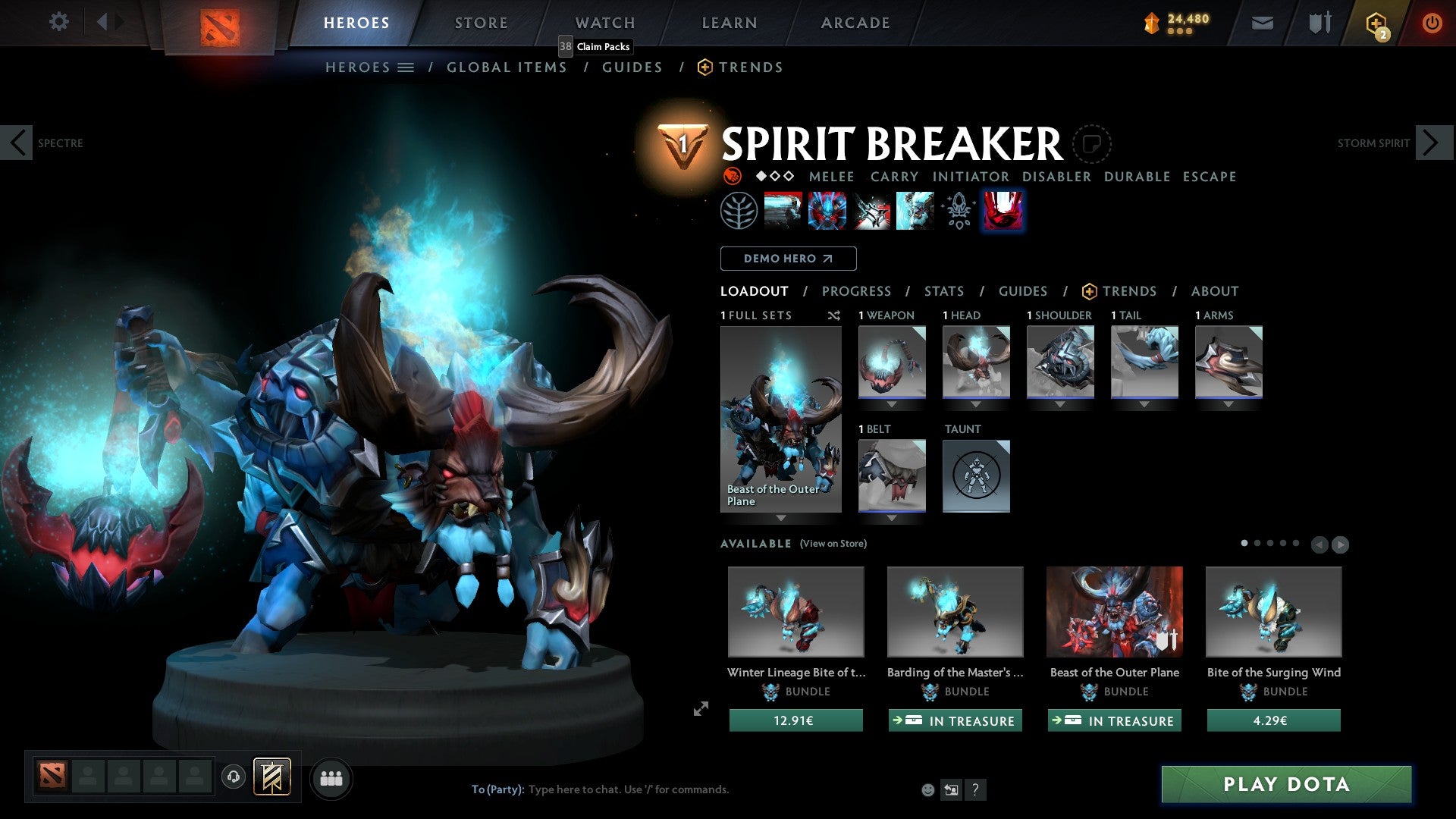The width and height of the screenshot is (1456, 819).
Task: Open the Watch menu in top navigation
Action: [x=604, y=22]
